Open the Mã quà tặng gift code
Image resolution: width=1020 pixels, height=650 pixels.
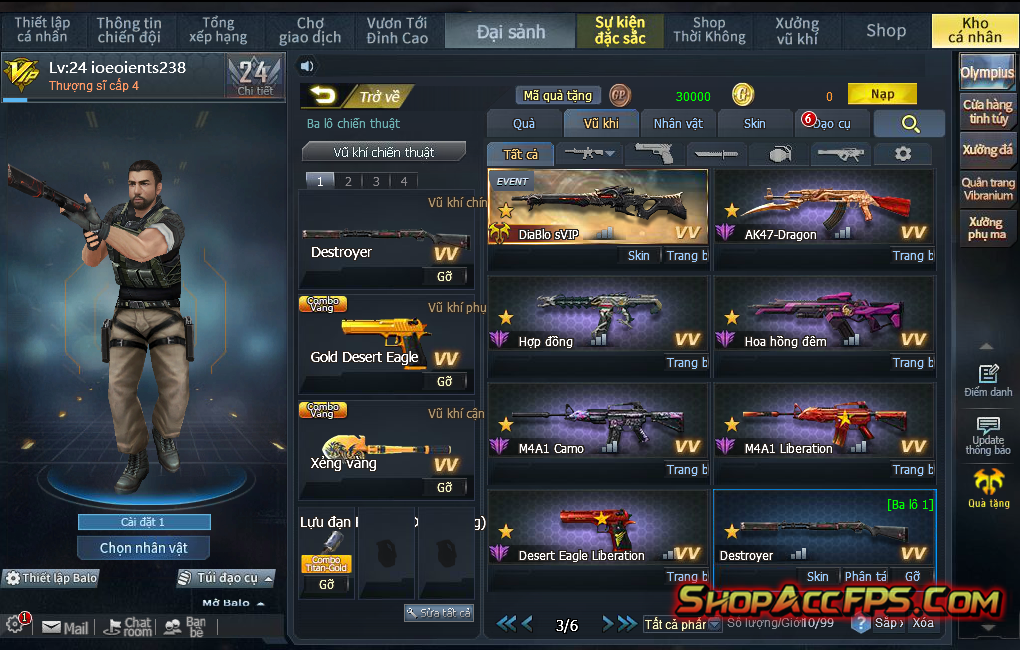pos(559,96)
